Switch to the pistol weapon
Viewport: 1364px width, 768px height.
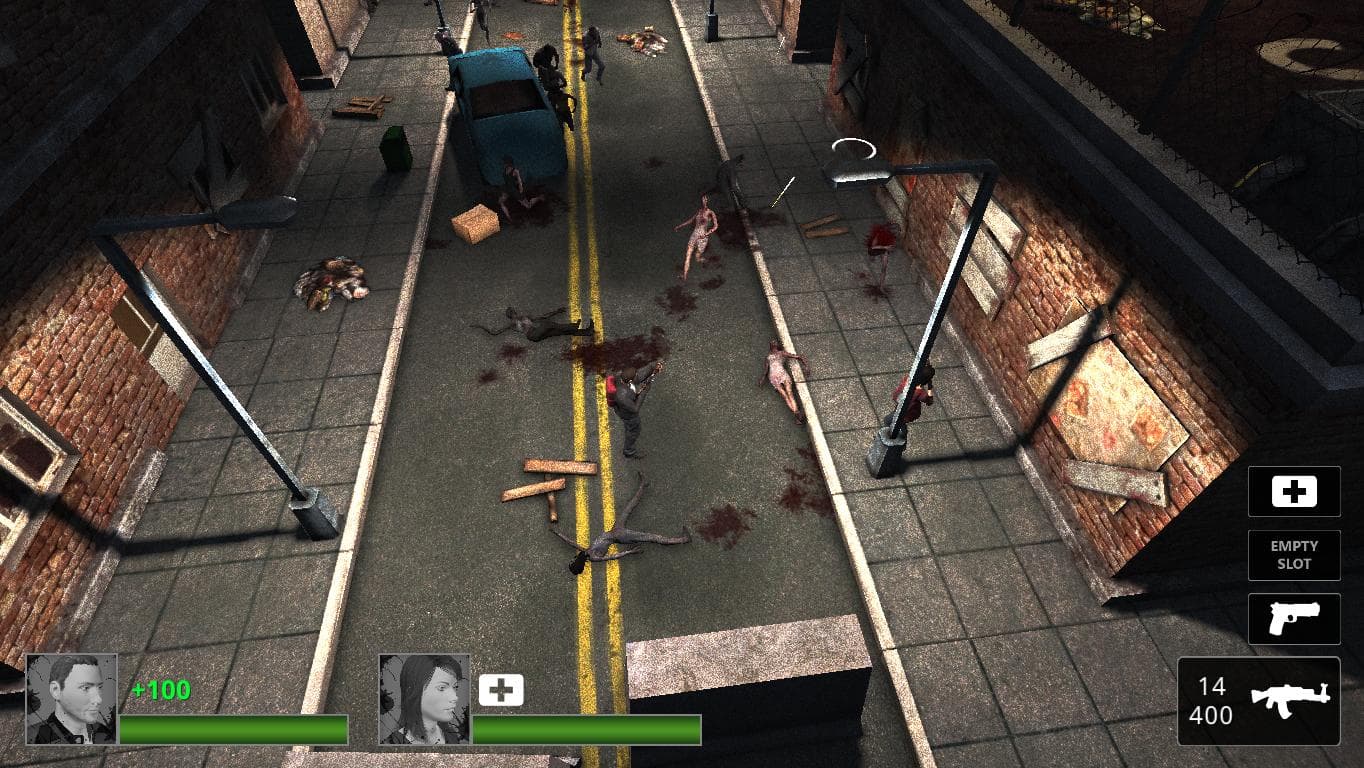click(x=1293, y=619)
